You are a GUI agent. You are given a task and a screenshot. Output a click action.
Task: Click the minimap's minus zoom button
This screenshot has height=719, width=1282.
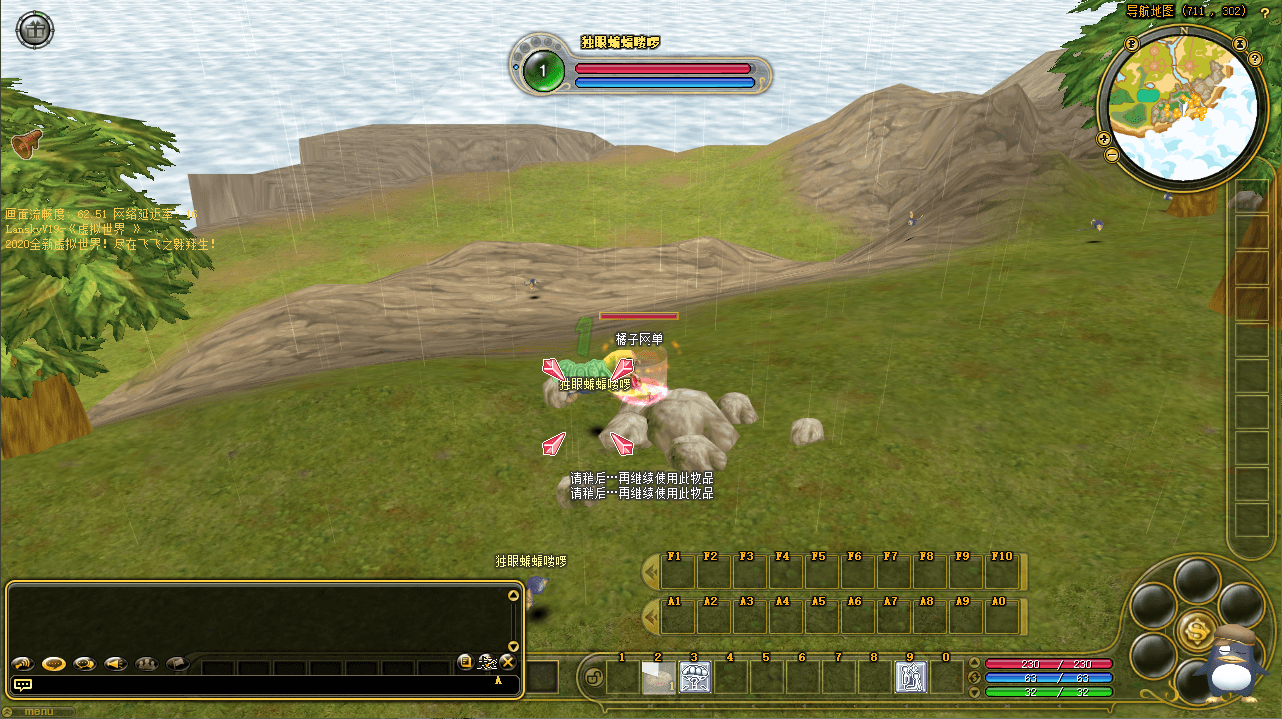pyautogui.click(x=1112, y=155)
